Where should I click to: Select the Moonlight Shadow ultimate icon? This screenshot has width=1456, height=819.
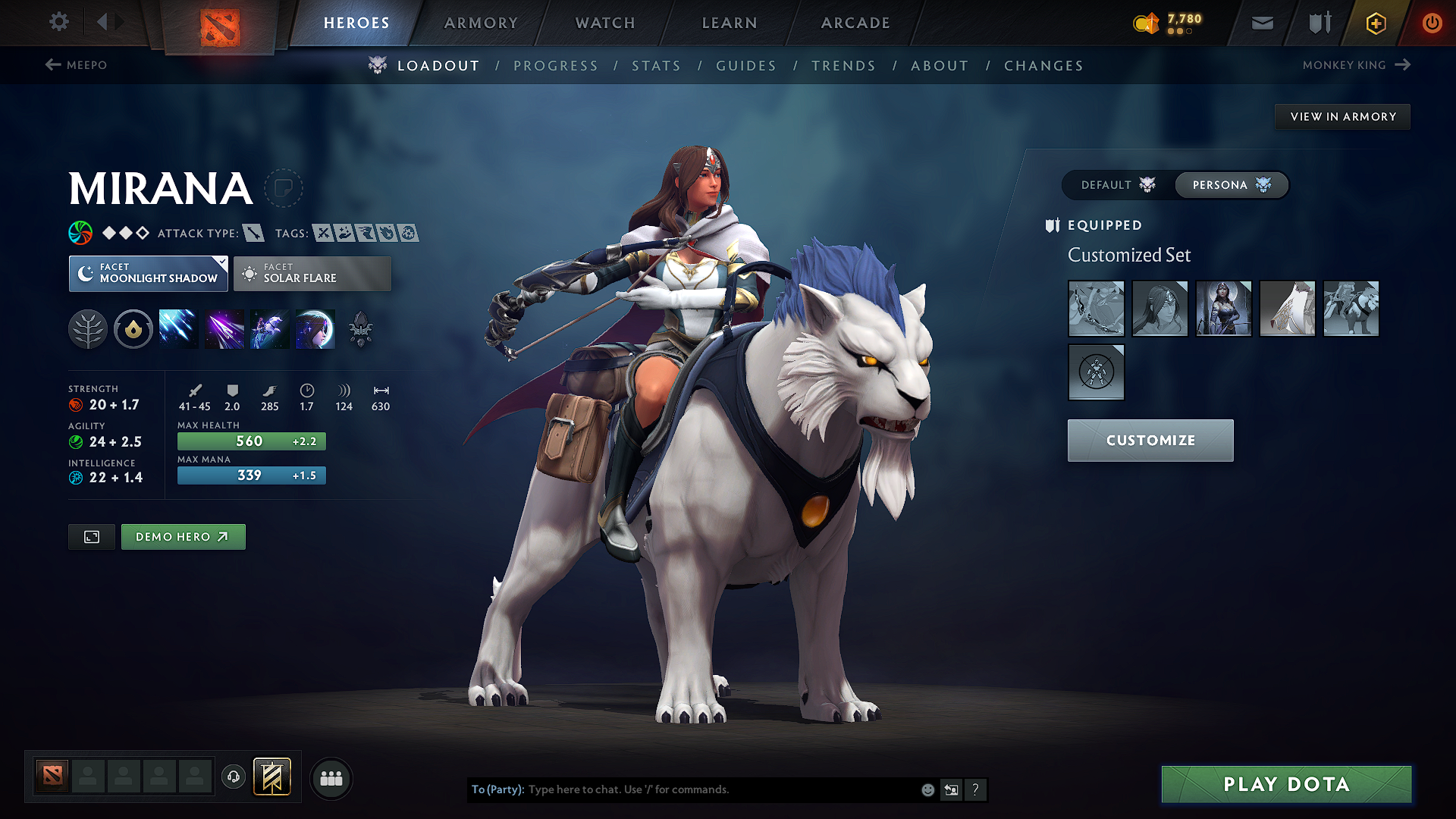coord(315,328)
